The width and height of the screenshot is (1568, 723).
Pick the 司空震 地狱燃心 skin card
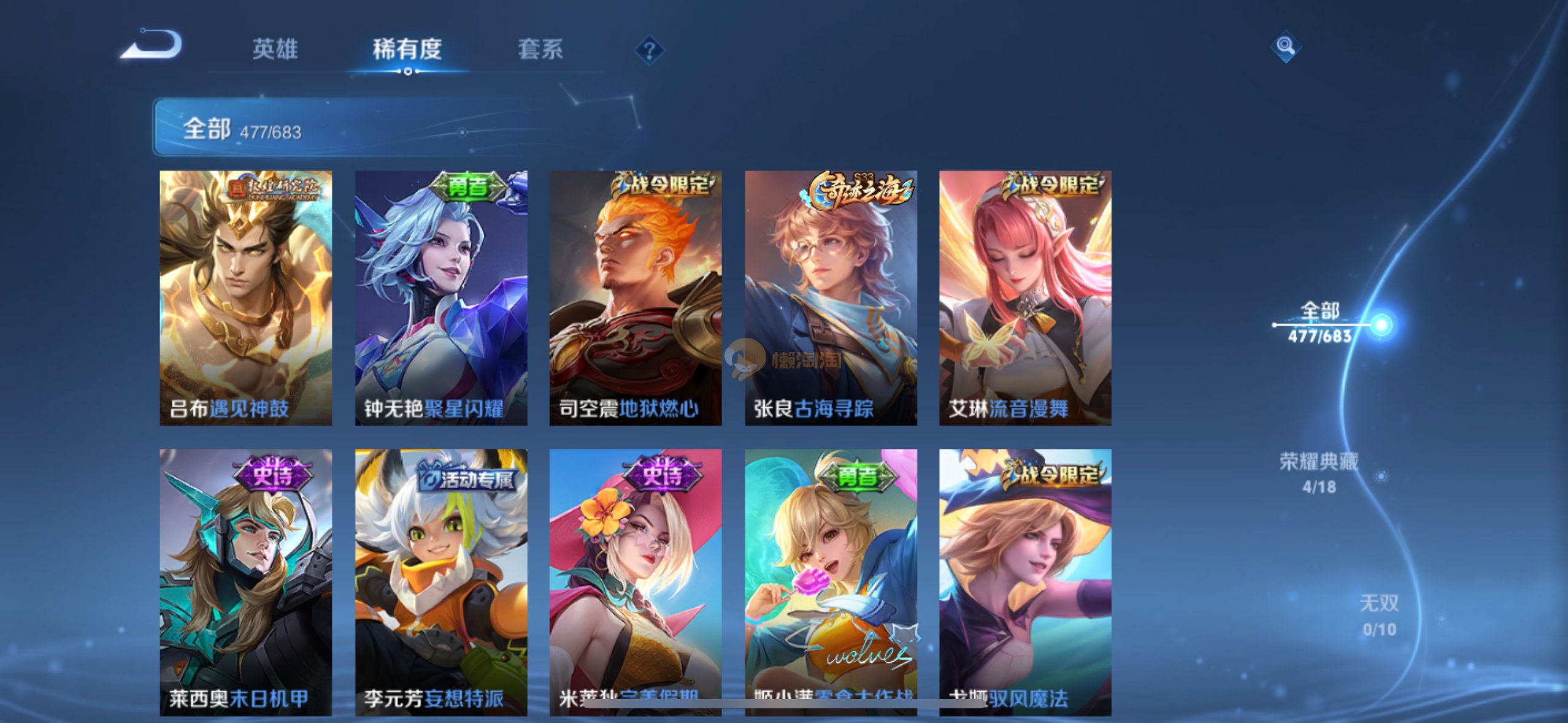tap(635, 298)
